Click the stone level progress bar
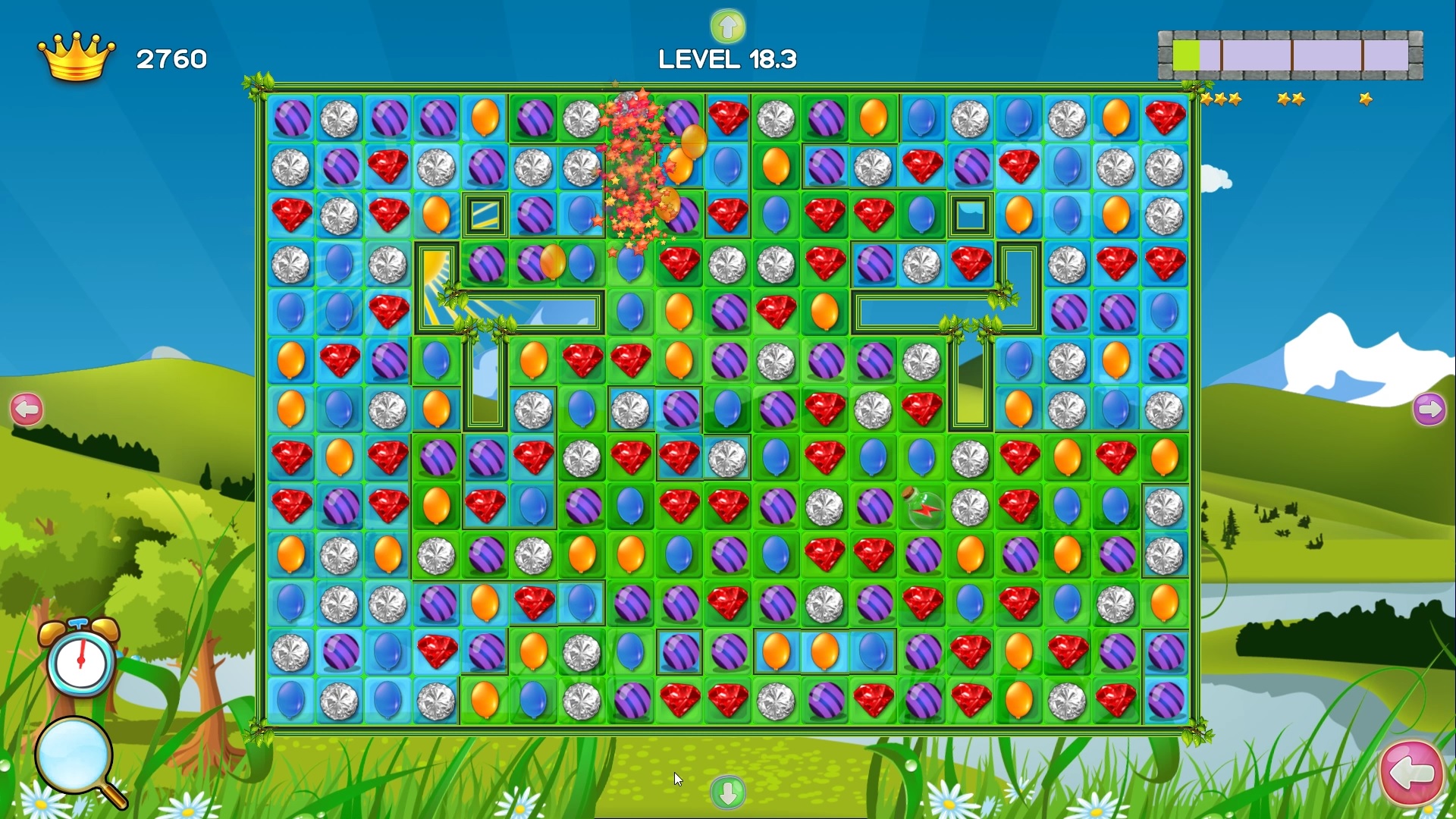The image size is (1456, 819). [x=1289, y=55]
